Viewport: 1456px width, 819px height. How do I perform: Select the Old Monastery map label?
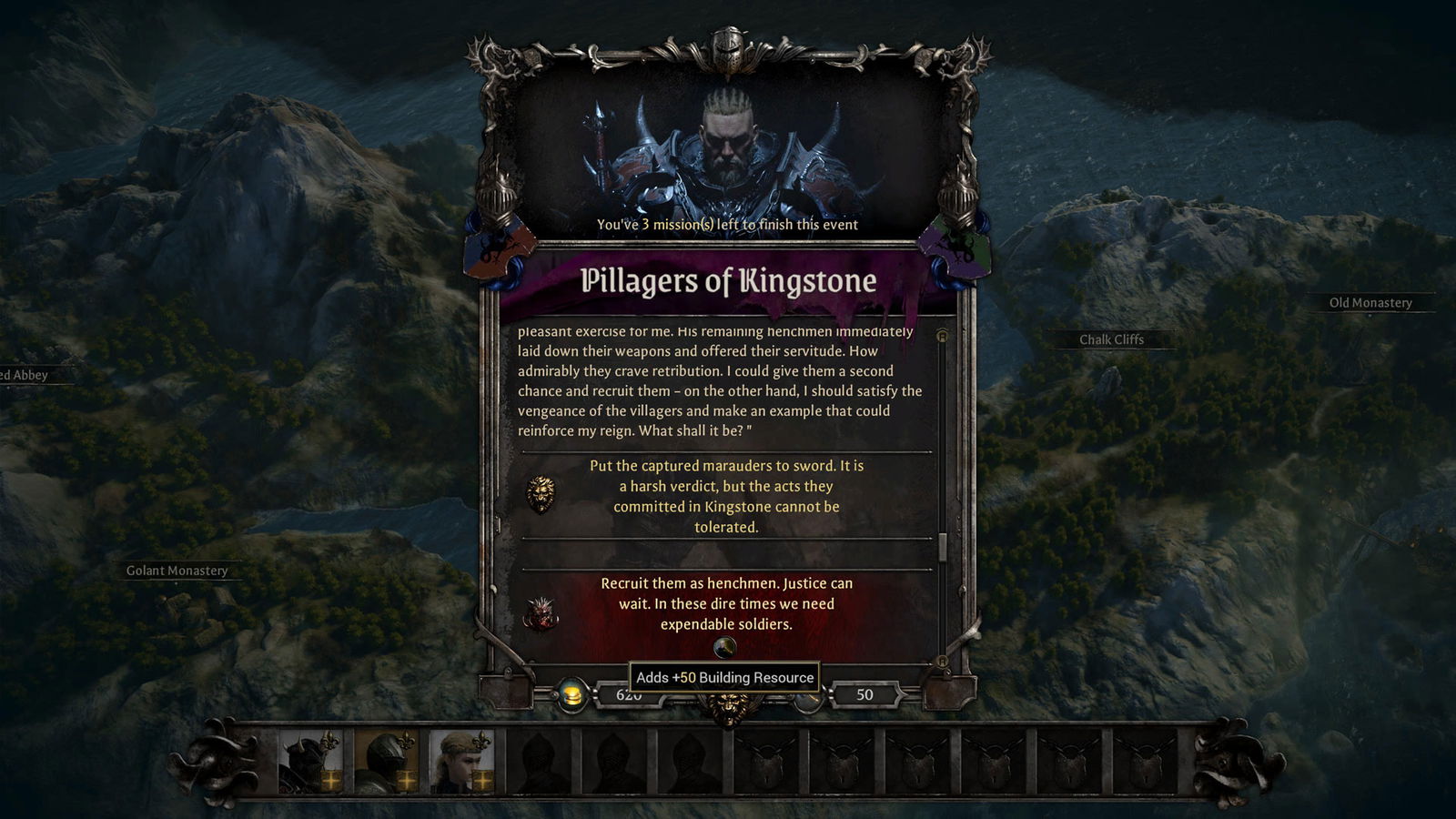point(1370,303)
